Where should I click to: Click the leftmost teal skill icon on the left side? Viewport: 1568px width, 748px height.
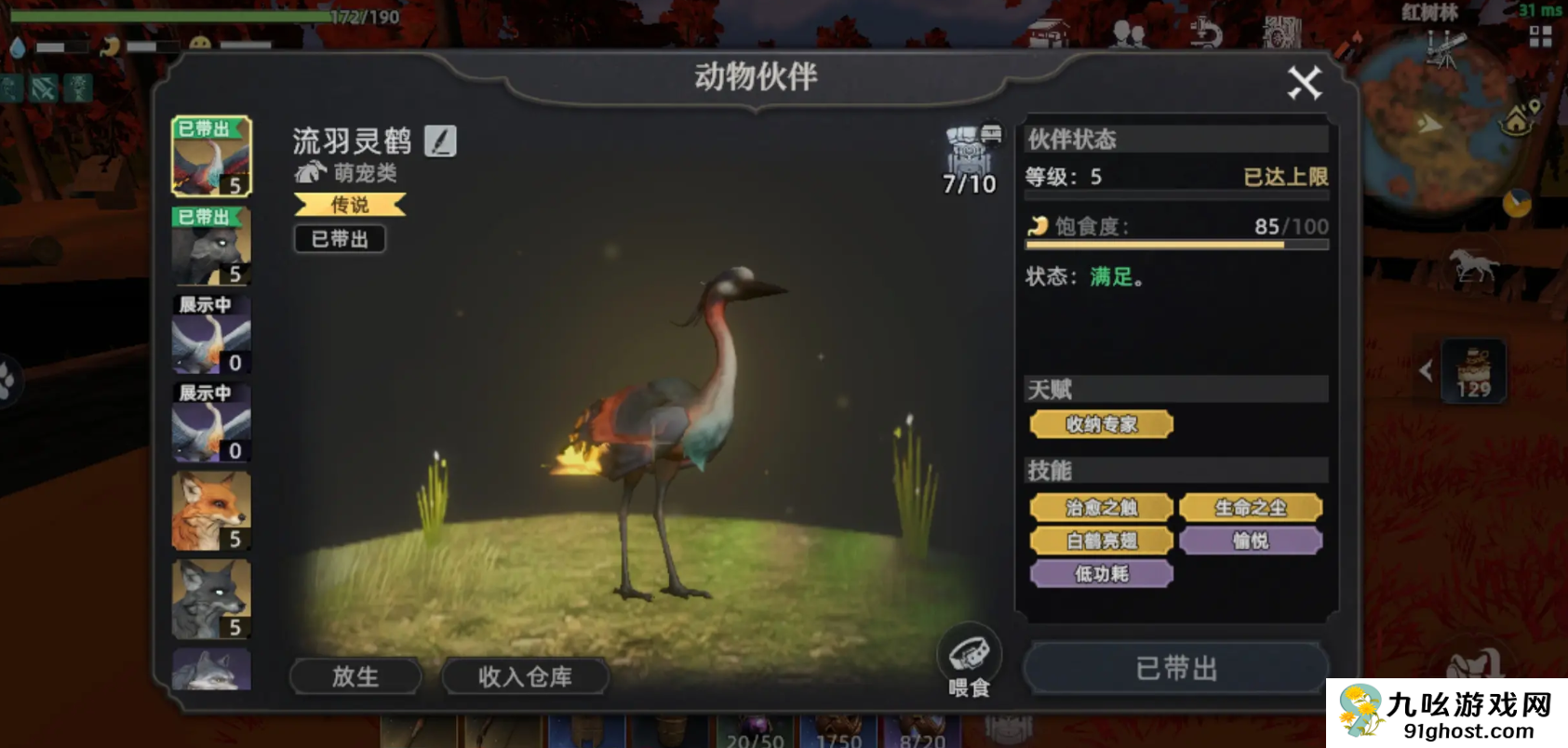tap(11, 87)
